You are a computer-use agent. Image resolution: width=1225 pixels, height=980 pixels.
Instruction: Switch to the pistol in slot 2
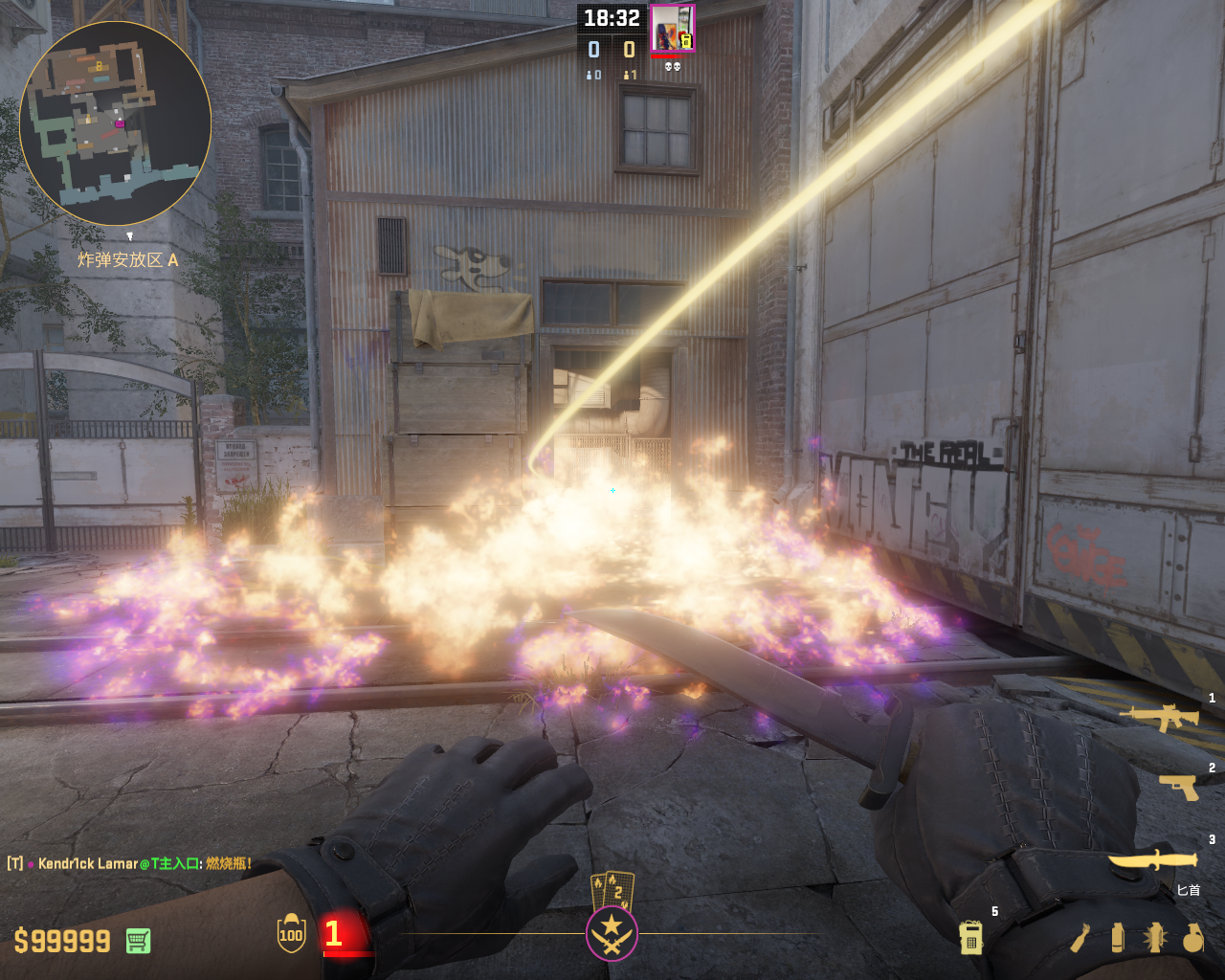click(1178, 787)
